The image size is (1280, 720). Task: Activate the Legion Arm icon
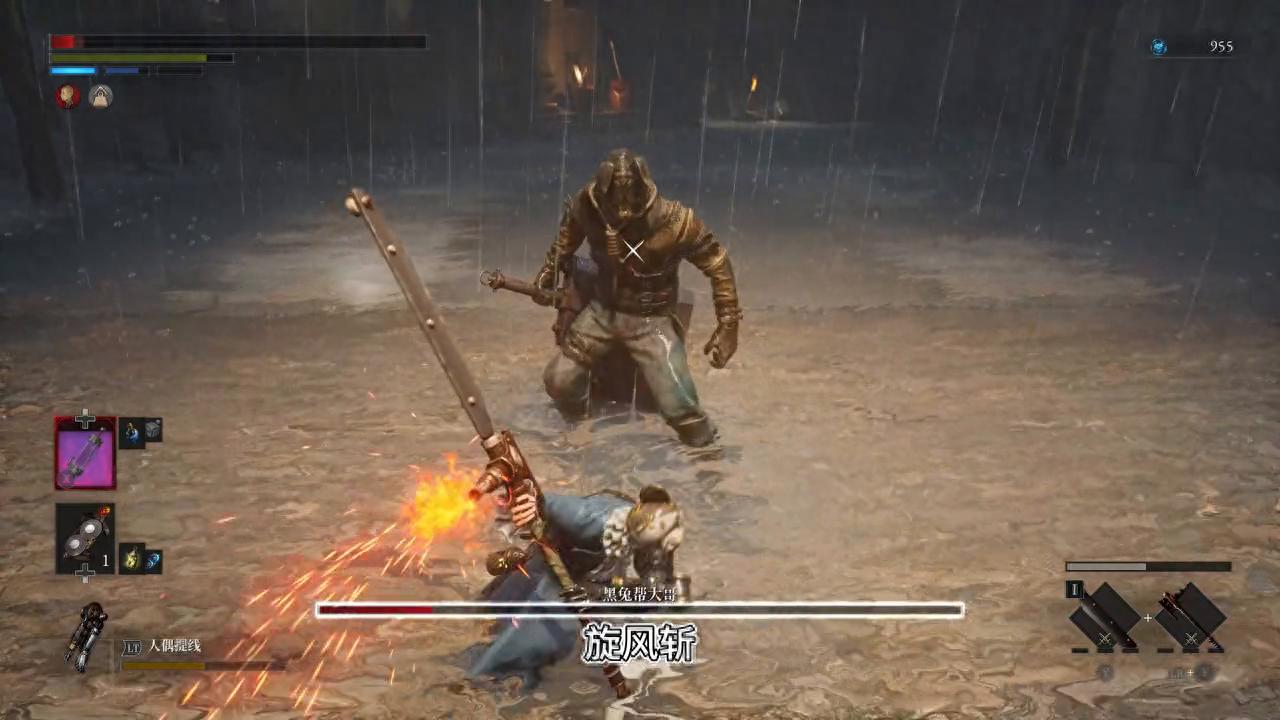[86, 635]
